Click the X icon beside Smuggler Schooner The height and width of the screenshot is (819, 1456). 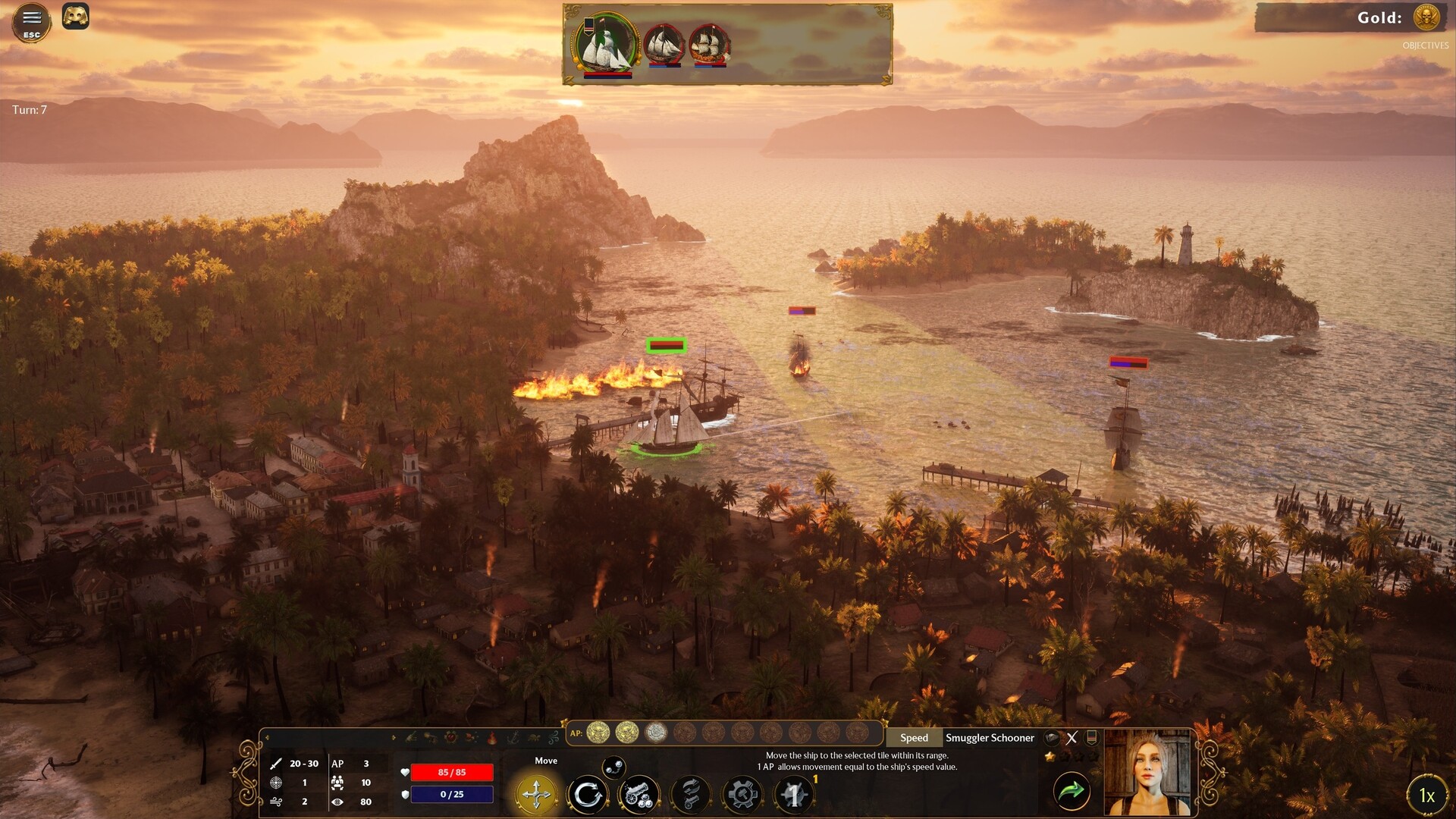(x=1072, y=738)
